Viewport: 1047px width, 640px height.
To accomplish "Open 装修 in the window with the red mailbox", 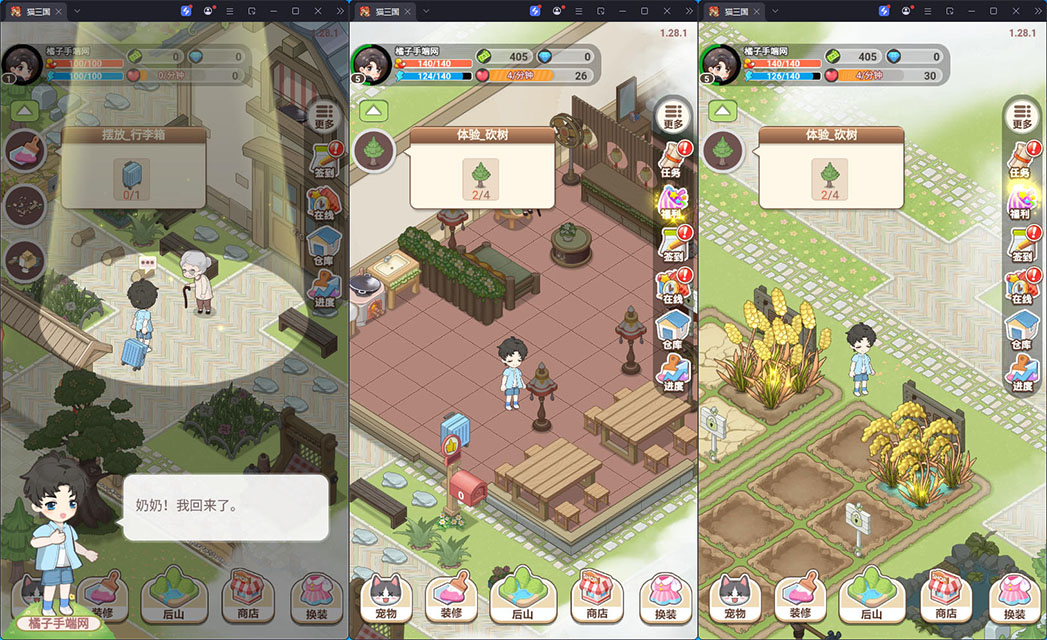I will coord(451,597).
